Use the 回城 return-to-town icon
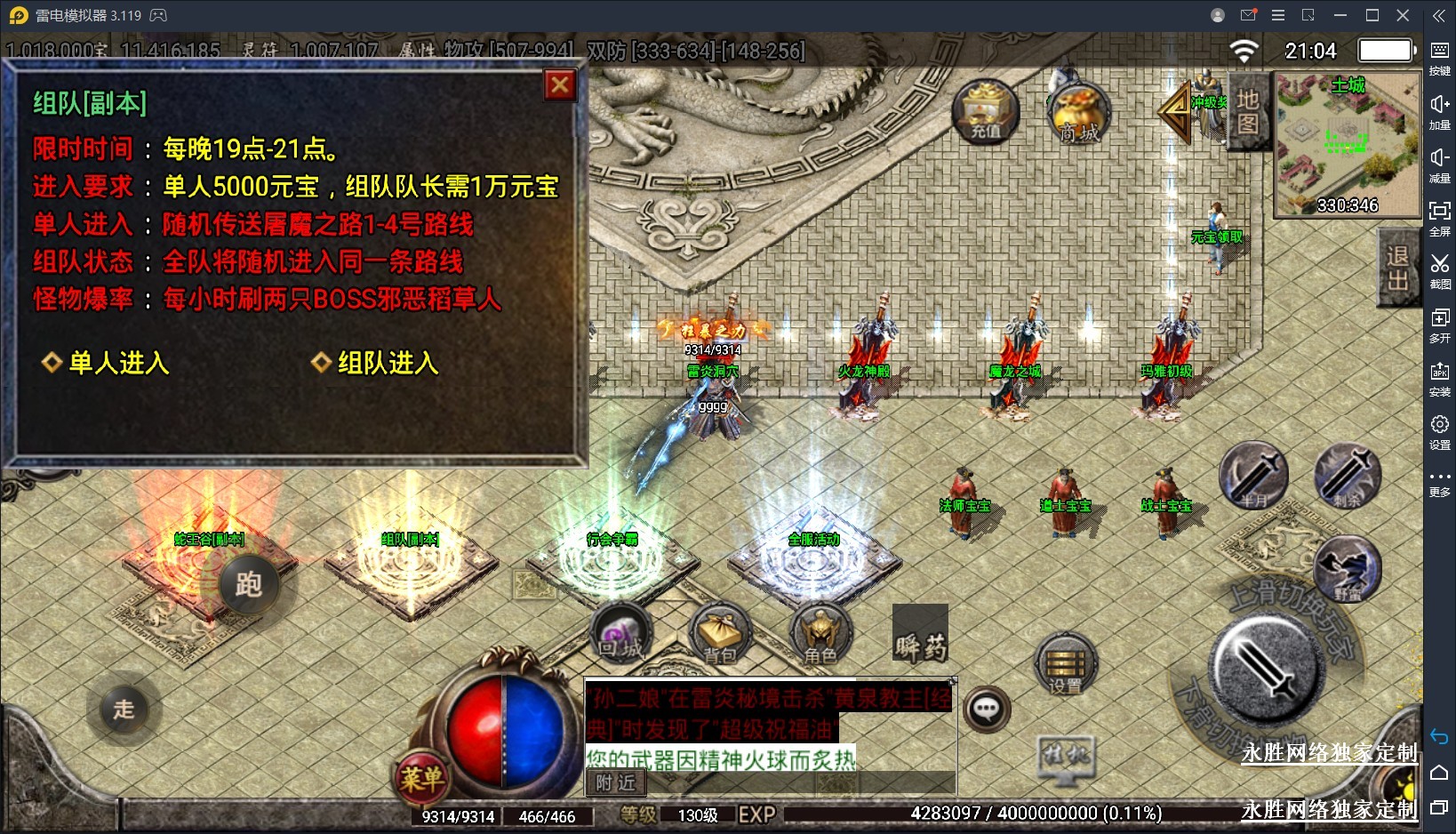The width and height of the screenshot is (1456, 834). pyautogui.click(x=620, y=633)
